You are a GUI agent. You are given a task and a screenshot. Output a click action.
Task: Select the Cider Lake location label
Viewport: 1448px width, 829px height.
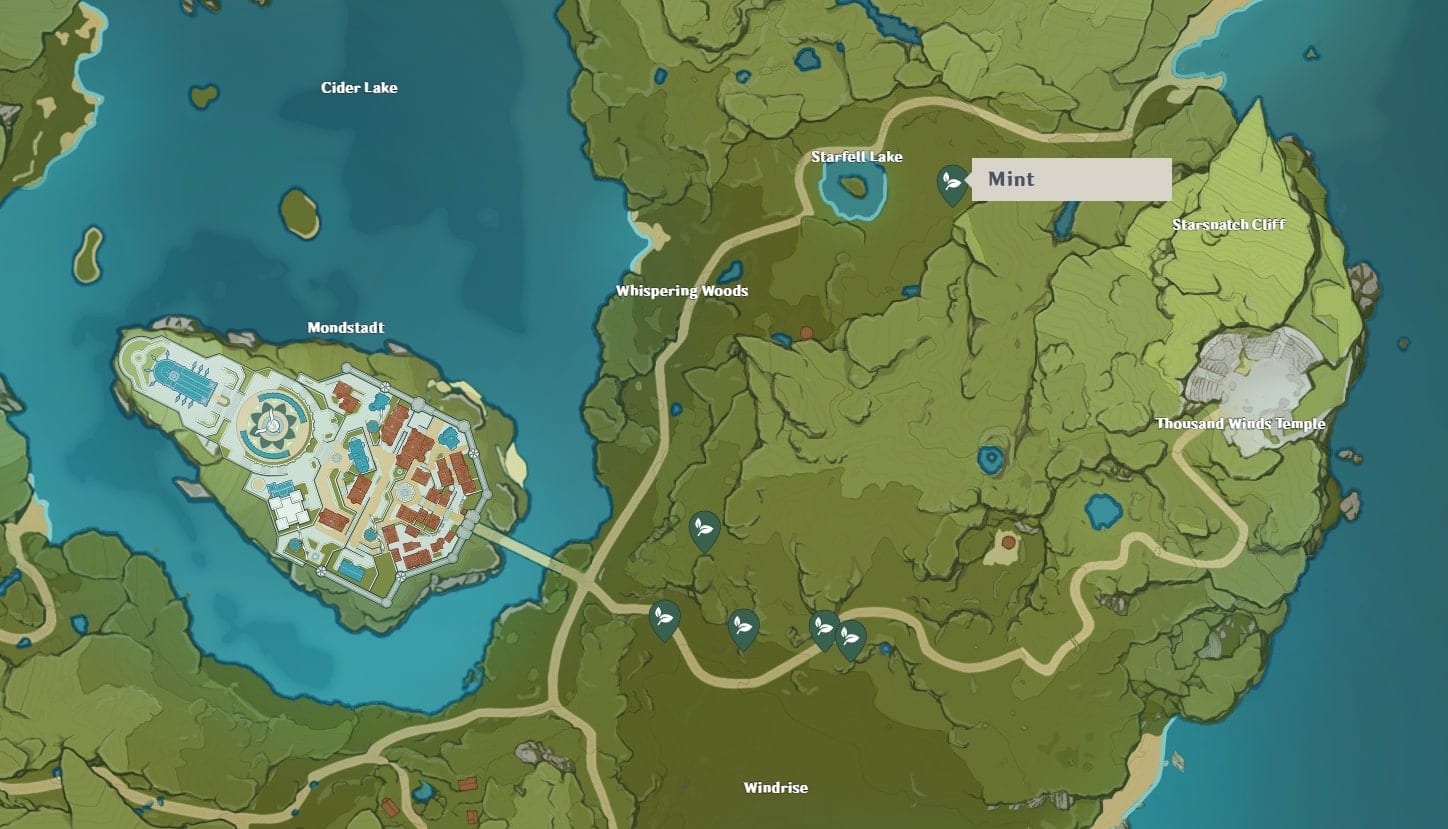tap(361, 87)
